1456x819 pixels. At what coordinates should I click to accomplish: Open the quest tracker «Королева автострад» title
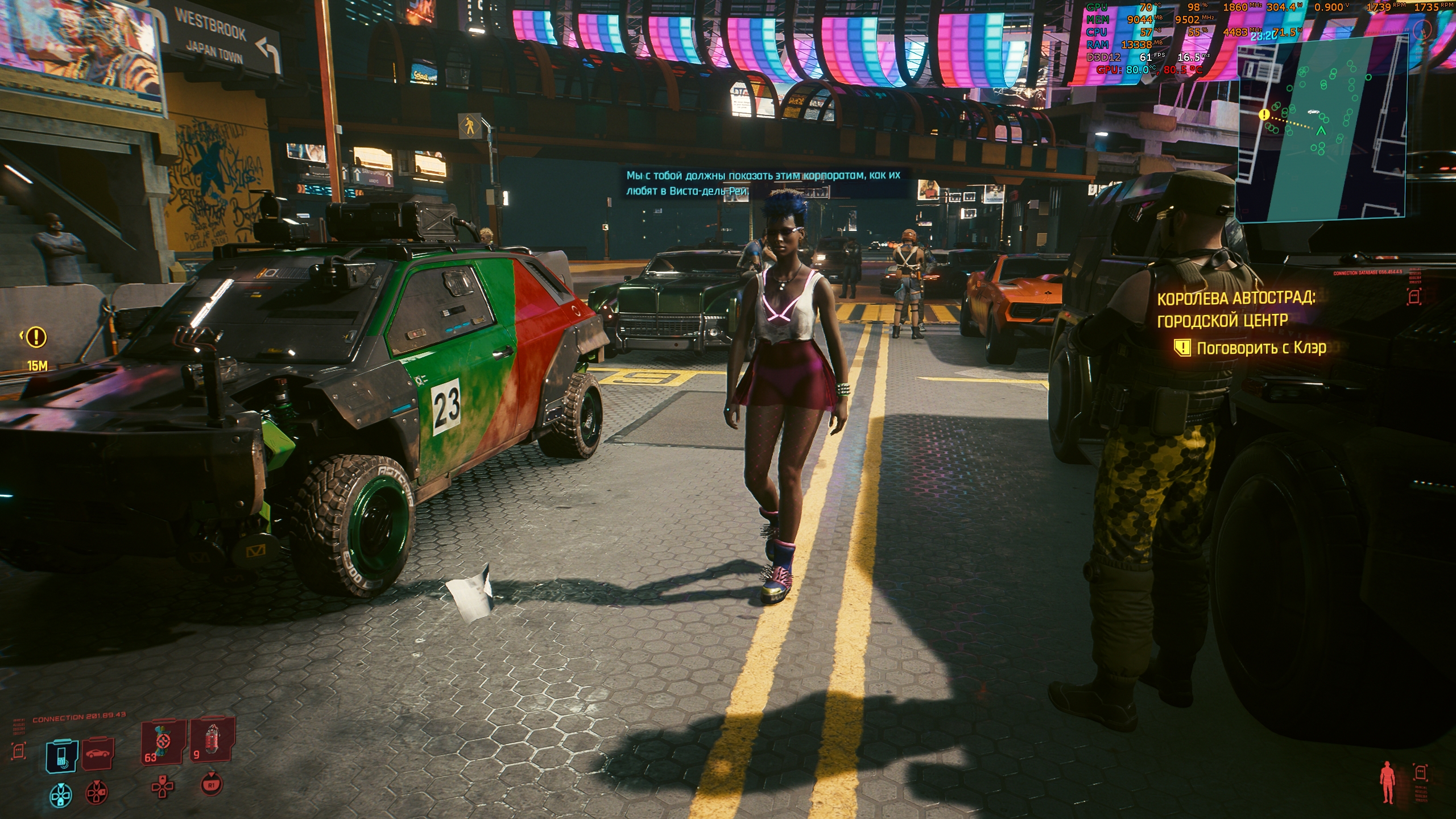pos(1236,309)
